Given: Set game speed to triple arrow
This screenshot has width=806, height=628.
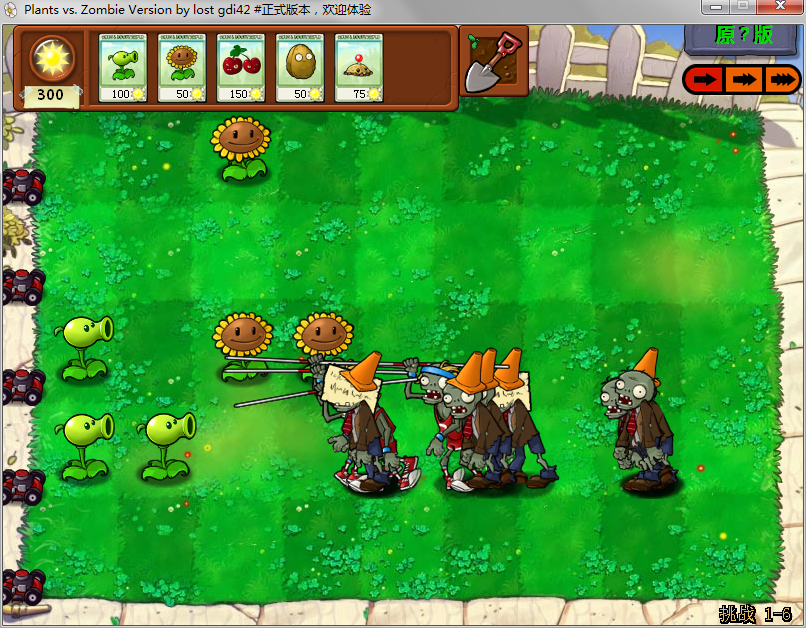Looking at the screenshot, I should point(780,80).
